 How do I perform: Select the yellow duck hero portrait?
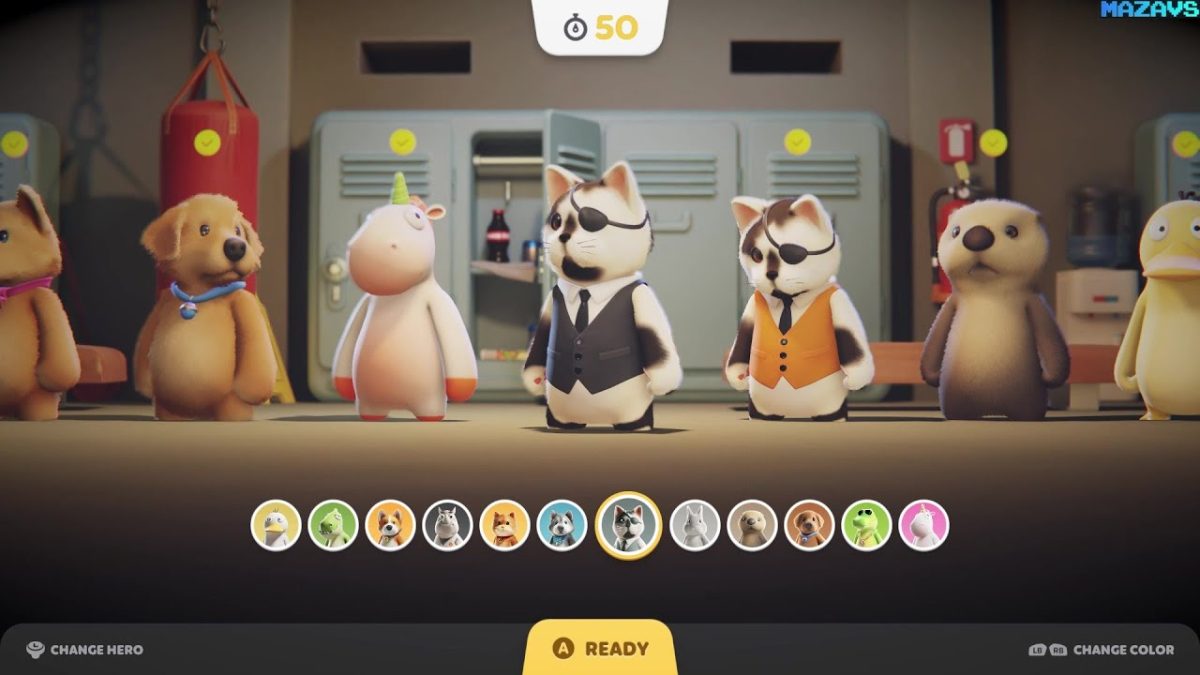pos(275,525)
